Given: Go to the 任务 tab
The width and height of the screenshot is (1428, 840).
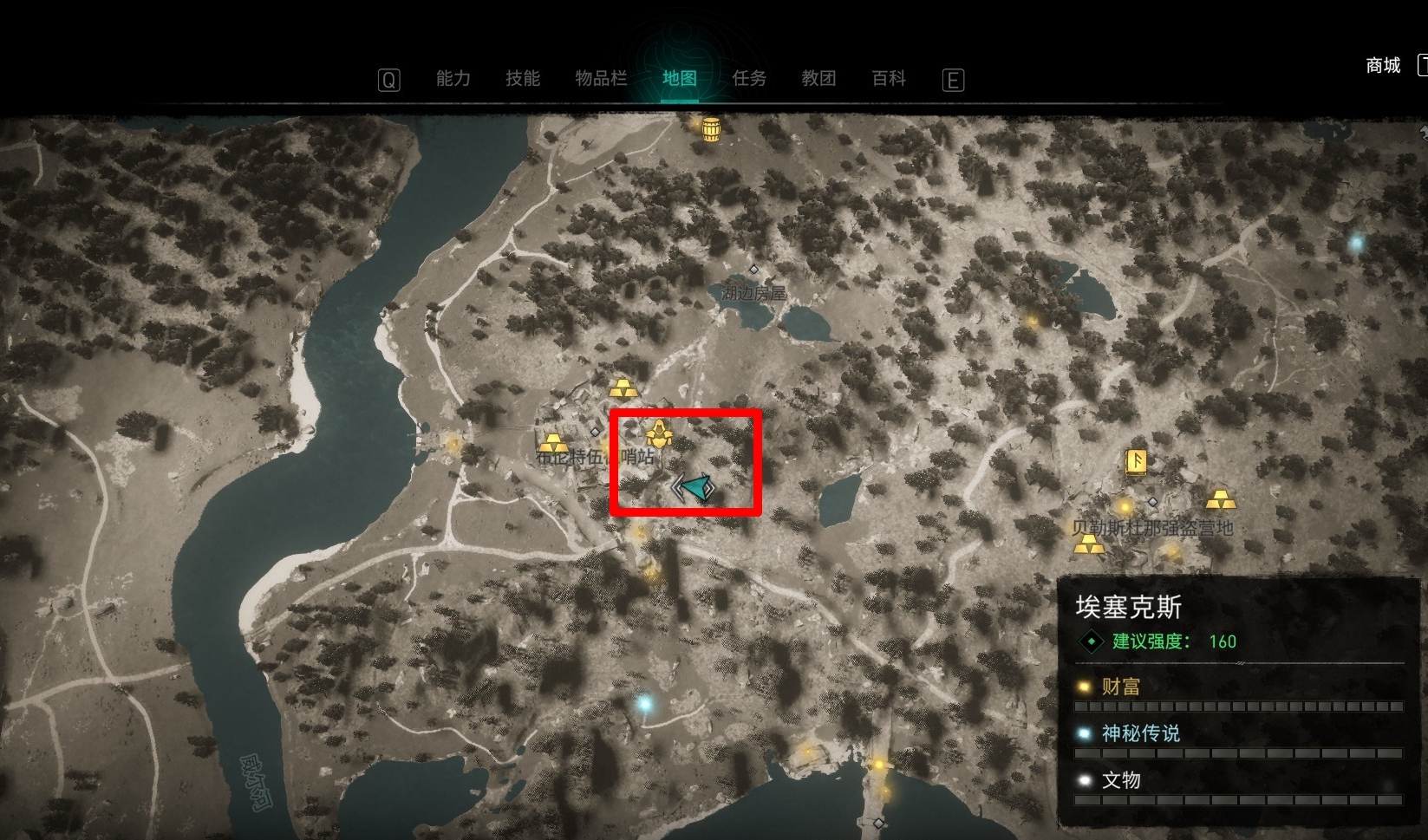Looking at the screenshot, I should (749, 79).
